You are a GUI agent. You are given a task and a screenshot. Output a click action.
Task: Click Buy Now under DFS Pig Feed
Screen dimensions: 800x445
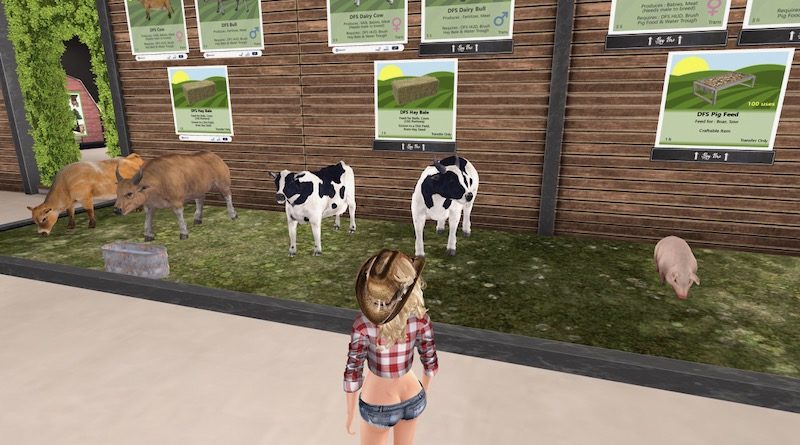[712, 156]
